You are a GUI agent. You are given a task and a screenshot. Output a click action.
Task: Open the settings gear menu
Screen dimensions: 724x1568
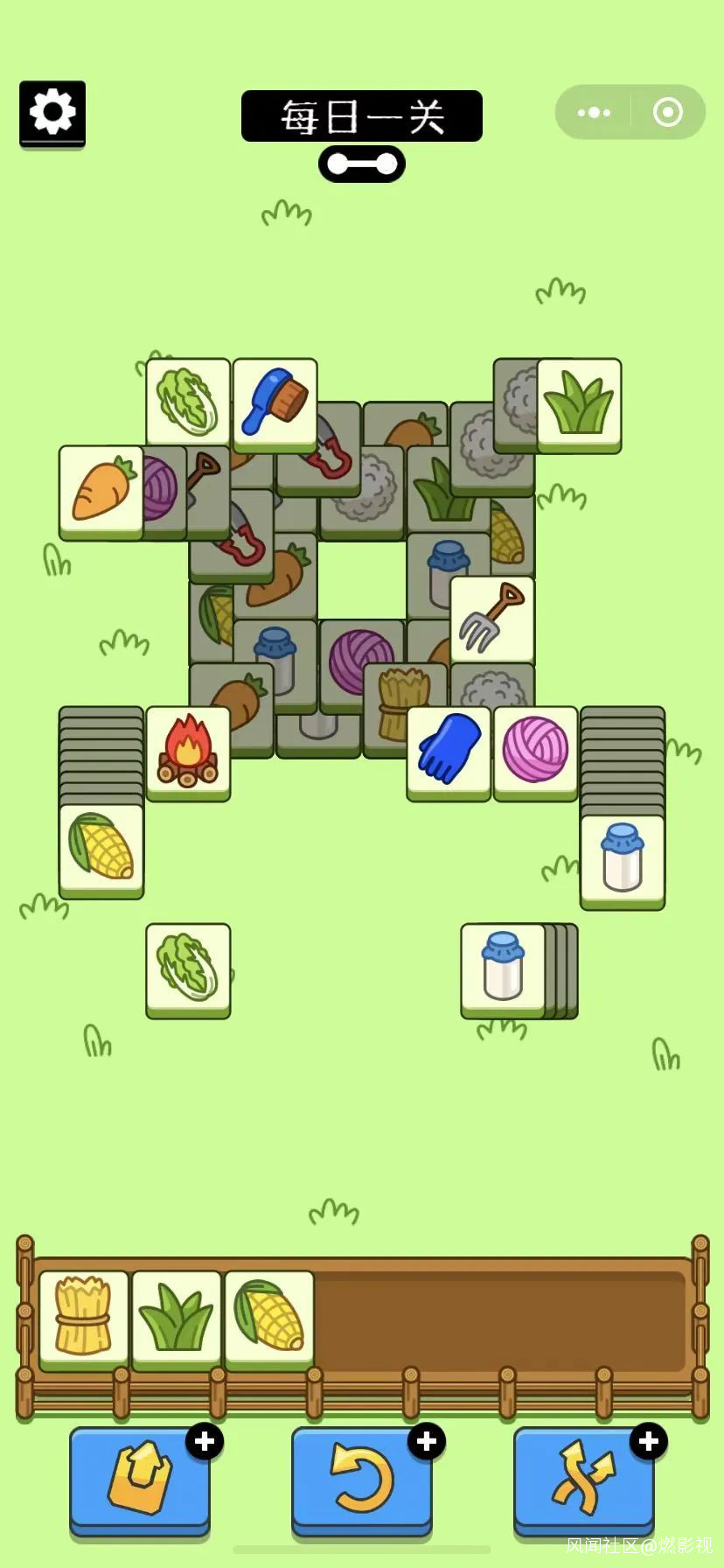tap(52, 113)
